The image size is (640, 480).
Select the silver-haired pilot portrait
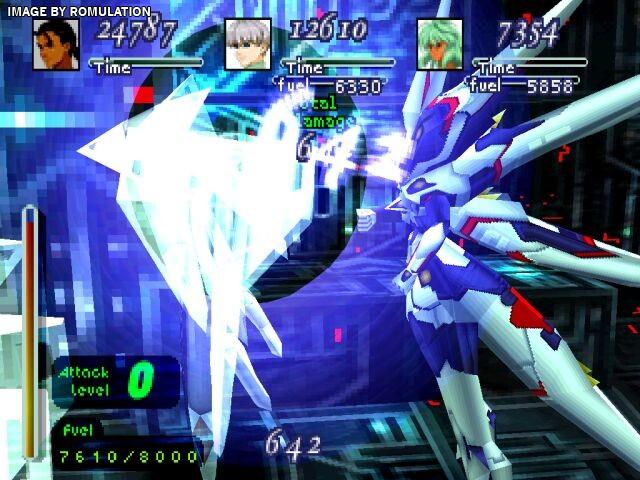(247, 46)
